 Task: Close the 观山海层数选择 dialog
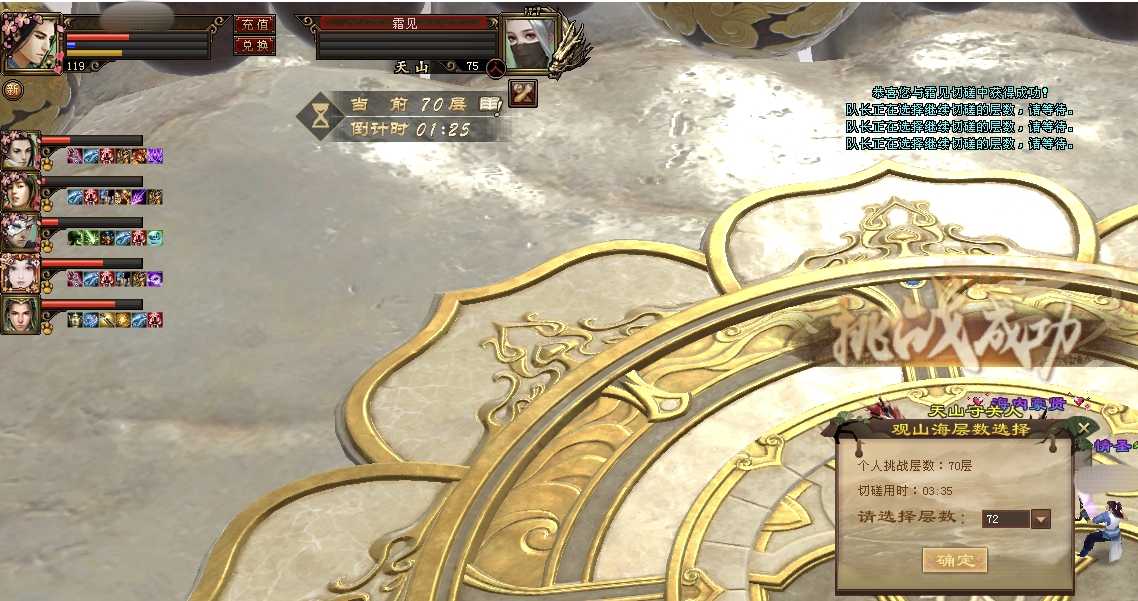(x=1084, y=429)
